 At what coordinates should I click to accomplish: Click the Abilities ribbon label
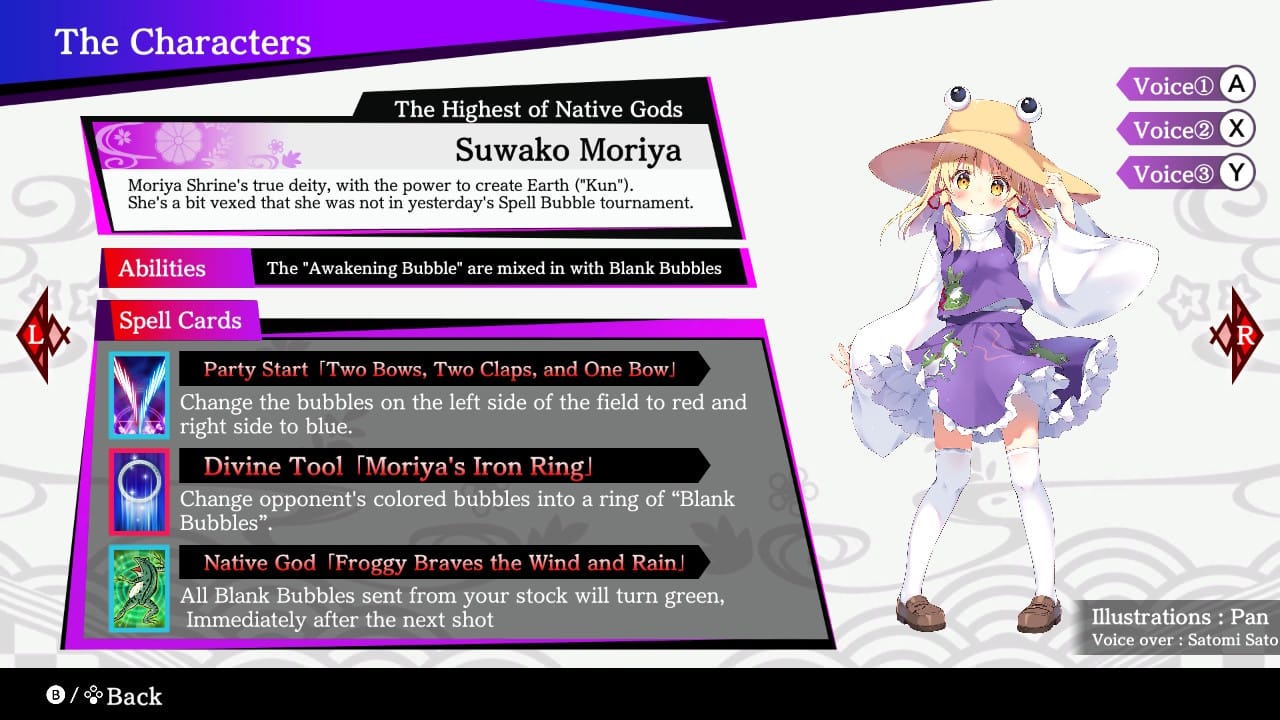pos(162,269)
